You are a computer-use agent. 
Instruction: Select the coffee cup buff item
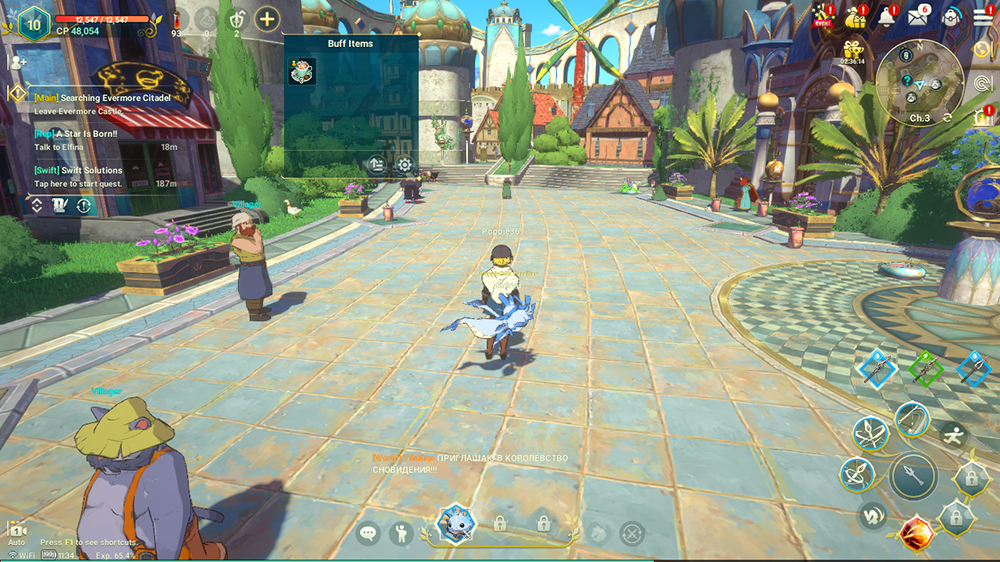[302, 71]
